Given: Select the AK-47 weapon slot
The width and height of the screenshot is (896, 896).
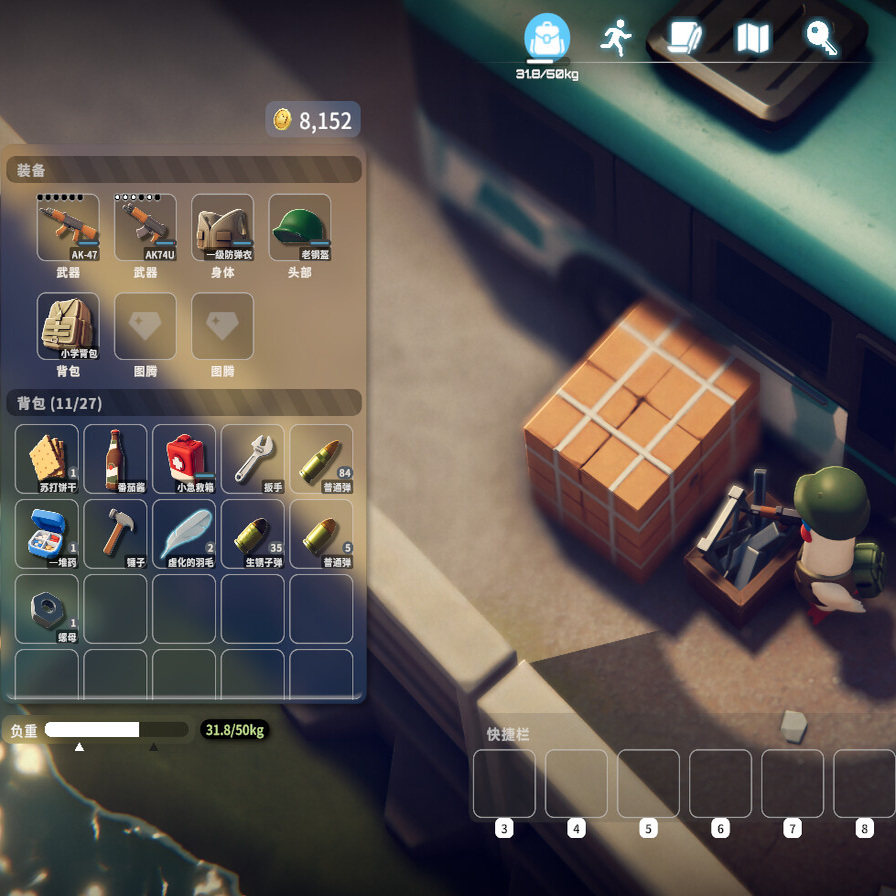Looking at the screenshot, I should (x=68, y=228).
